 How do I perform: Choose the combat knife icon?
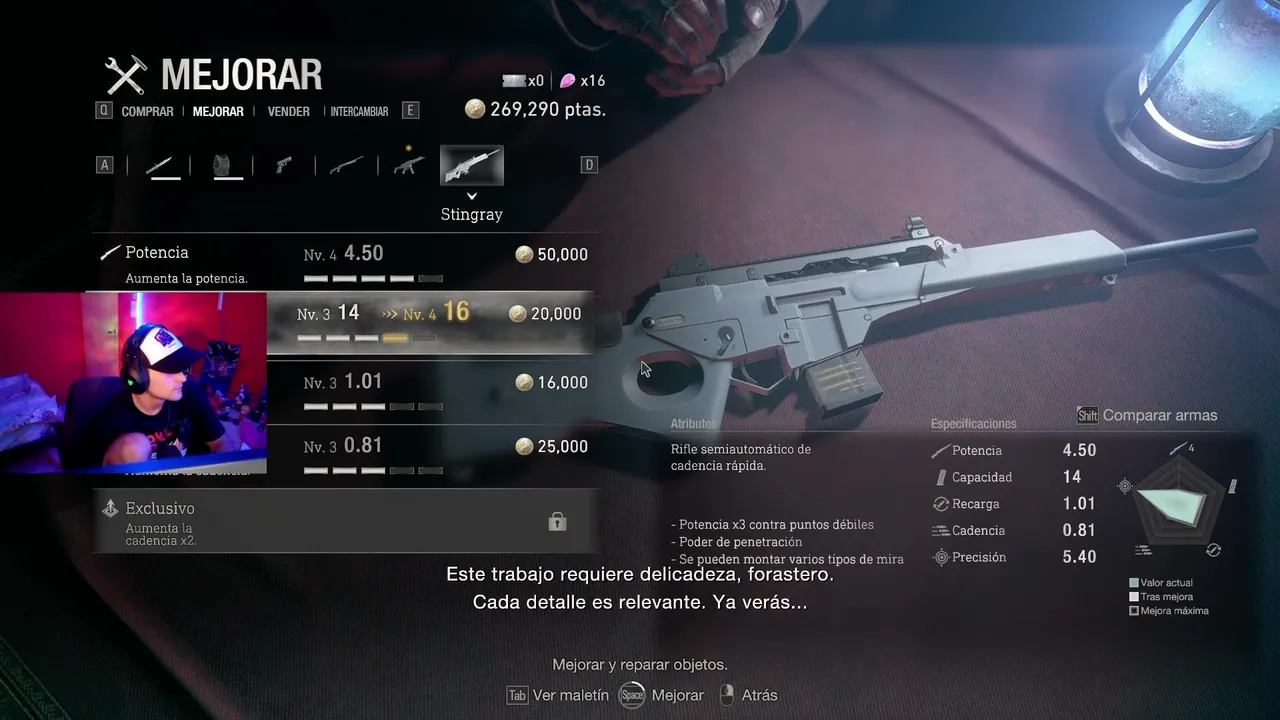coord(164,165)
